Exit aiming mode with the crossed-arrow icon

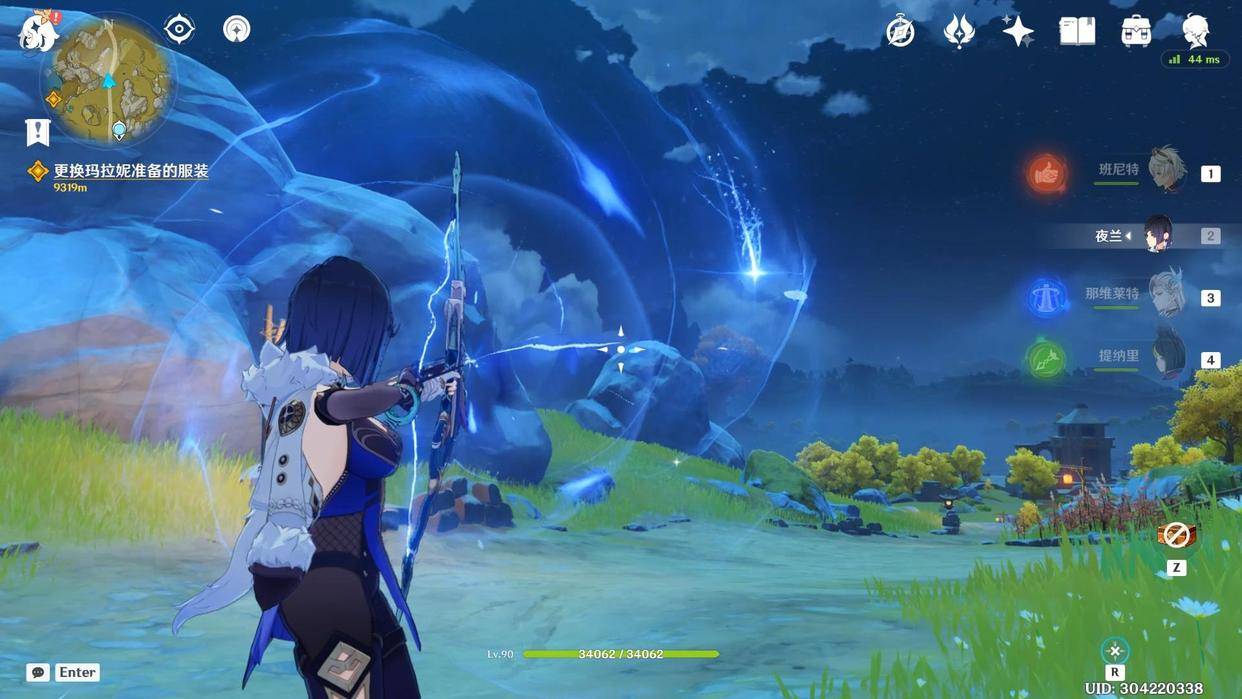(x=1115, y=651)
